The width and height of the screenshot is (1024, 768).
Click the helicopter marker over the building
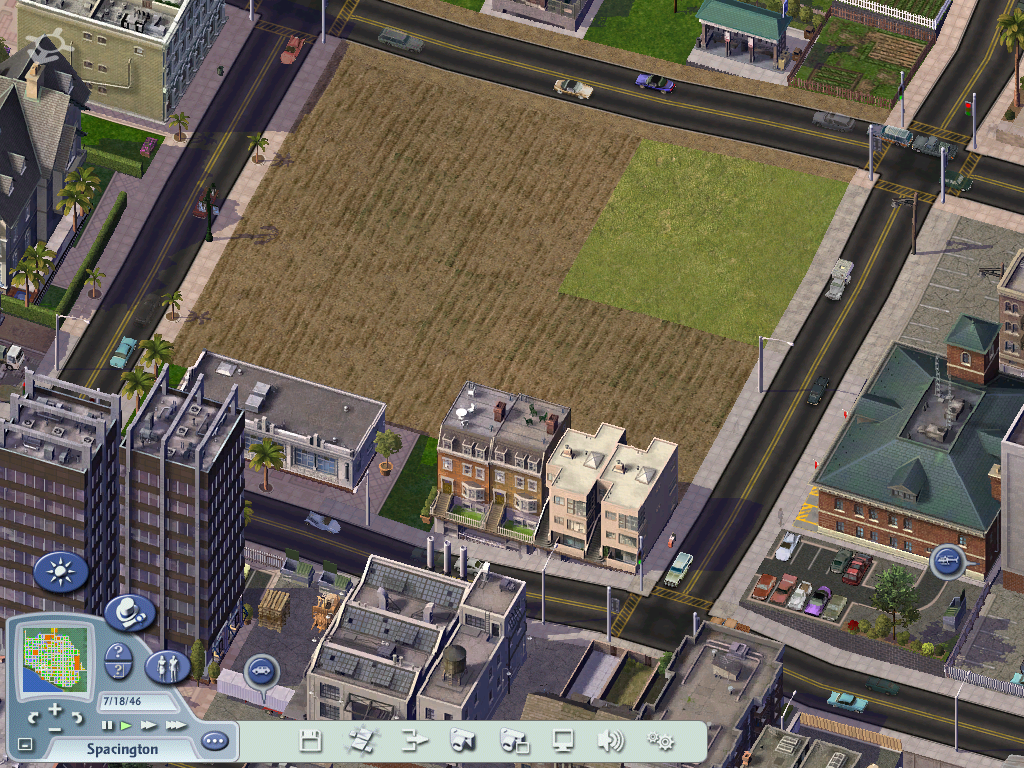click(946, 561)
